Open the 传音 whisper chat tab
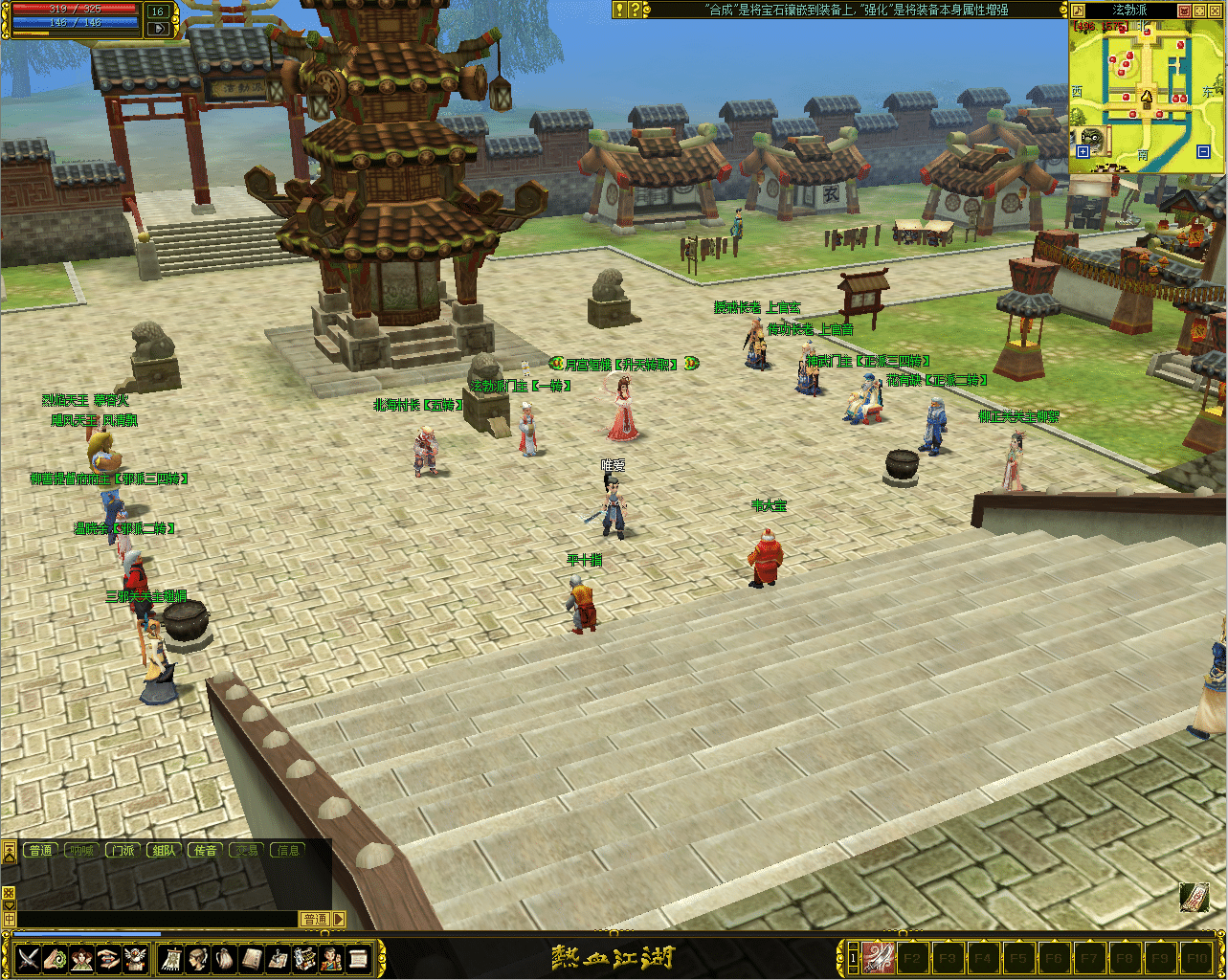This screenshot has height=980, width=1228. pos(206,850)
